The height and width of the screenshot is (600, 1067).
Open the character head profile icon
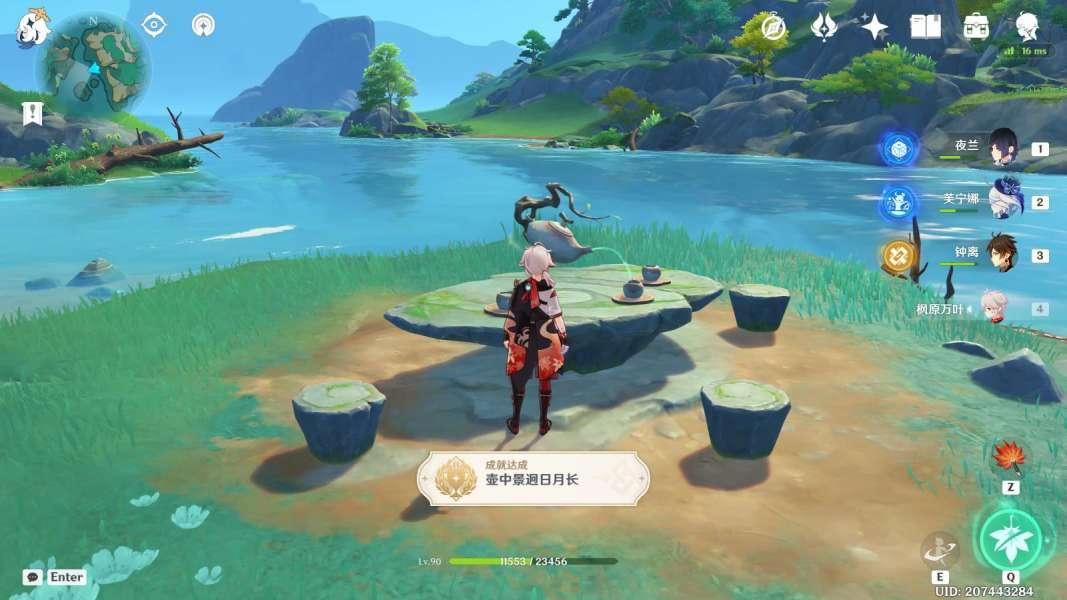click(x=1026, y=27)
